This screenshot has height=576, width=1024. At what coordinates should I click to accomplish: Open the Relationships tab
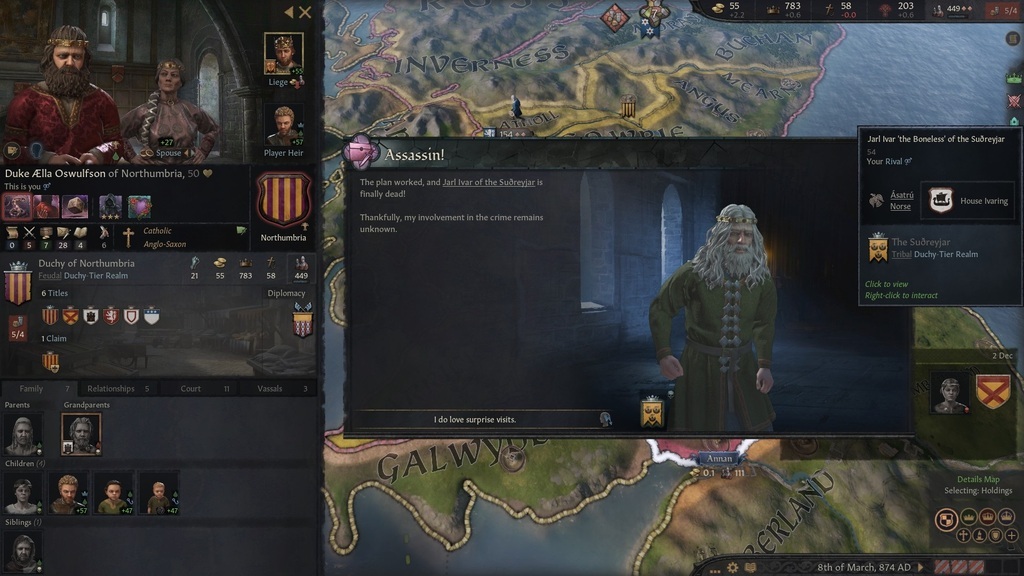pos(110,388)
